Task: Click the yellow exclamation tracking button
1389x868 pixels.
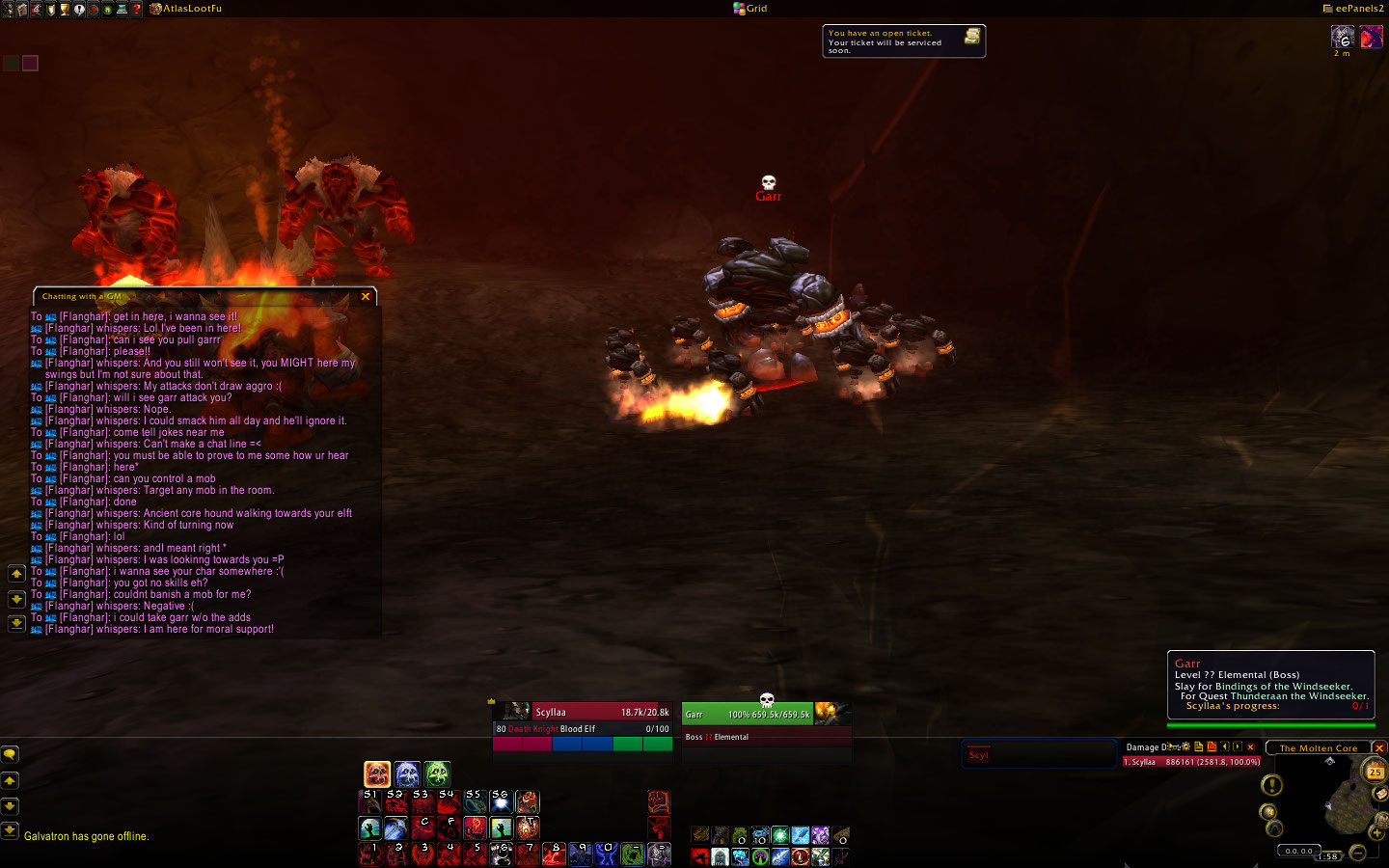Action: pos(1272,786)
